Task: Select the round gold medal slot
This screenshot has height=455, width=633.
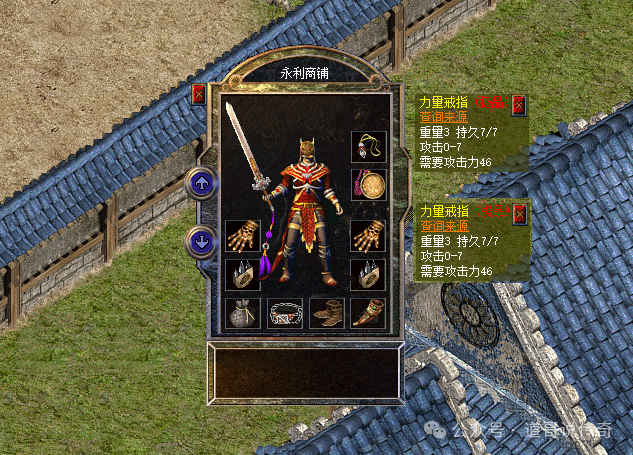Action: (368, 185)
